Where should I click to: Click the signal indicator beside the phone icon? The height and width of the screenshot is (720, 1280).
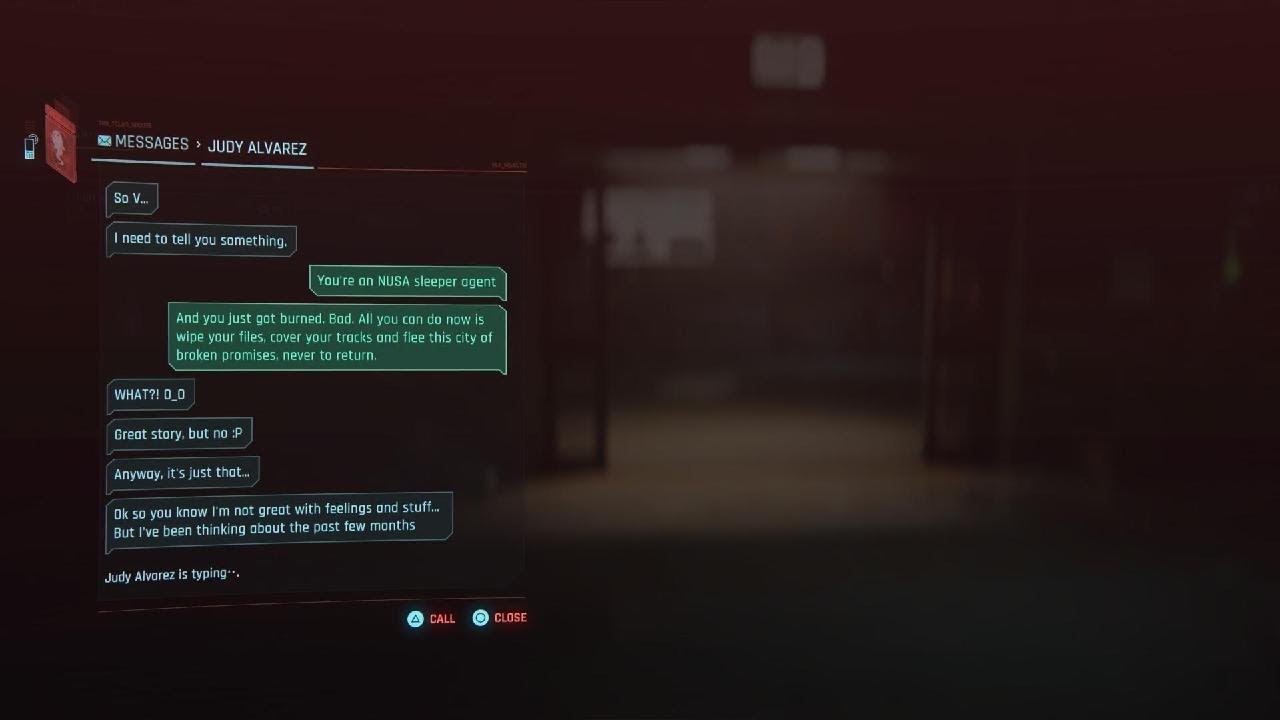(x=34, y=138)
